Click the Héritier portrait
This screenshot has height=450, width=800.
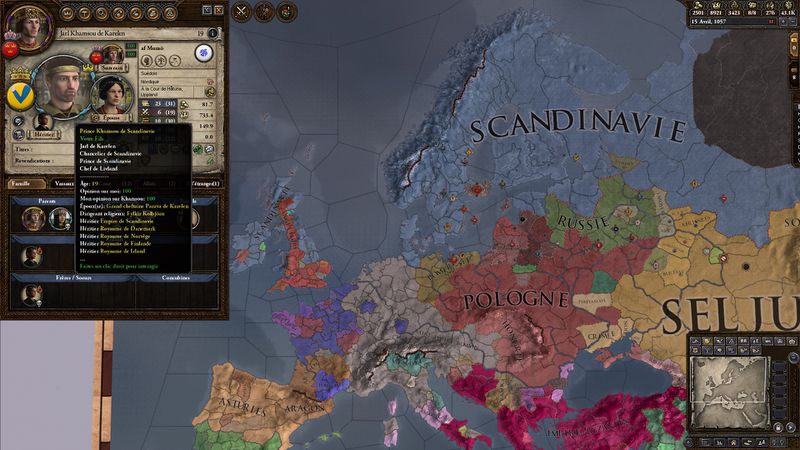(x=44, y=118)
